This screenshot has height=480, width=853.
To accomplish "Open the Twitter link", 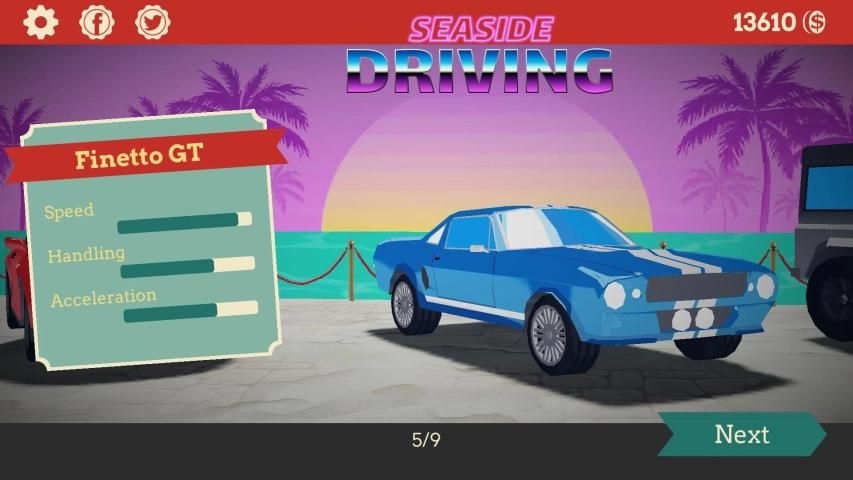I will coord(153,22).
